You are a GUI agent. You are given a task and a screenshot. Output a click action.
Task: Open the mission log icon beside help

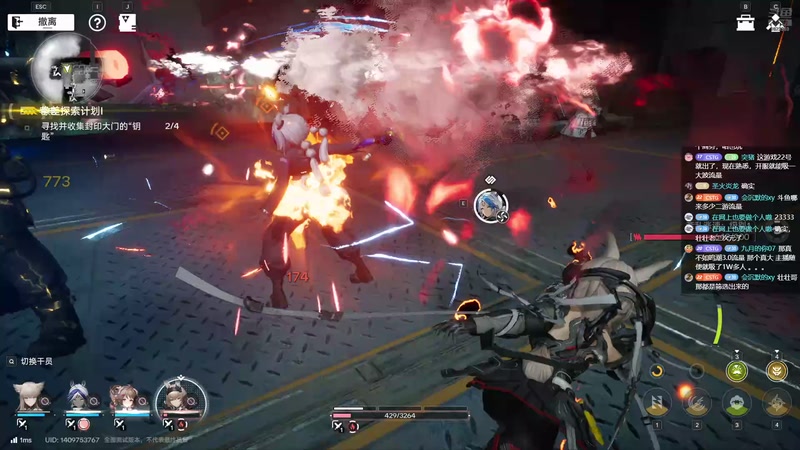(x=127, y=22)
